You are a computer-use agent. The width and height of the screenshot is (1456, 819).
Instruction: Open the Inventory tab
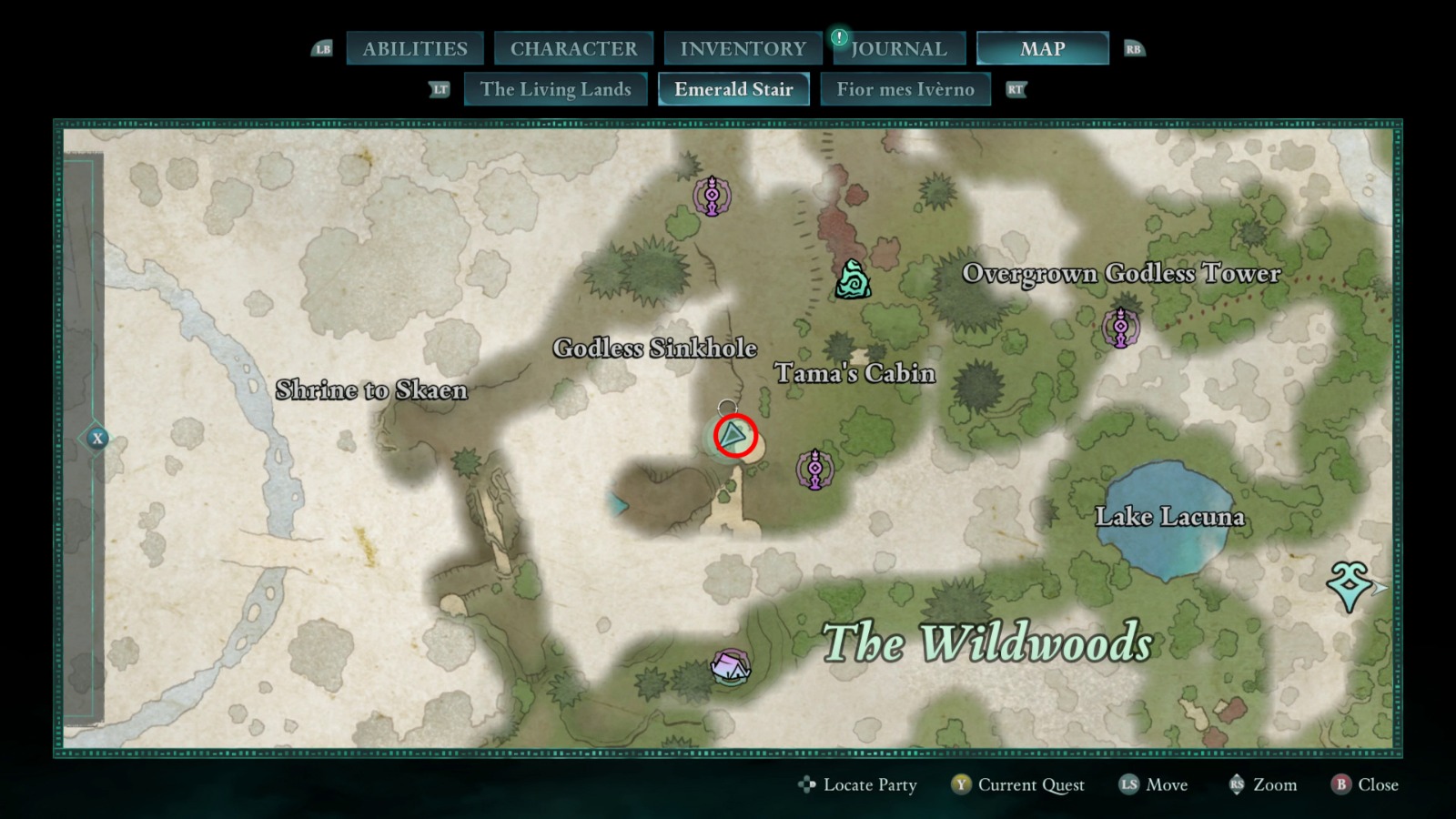coord(743,49)
